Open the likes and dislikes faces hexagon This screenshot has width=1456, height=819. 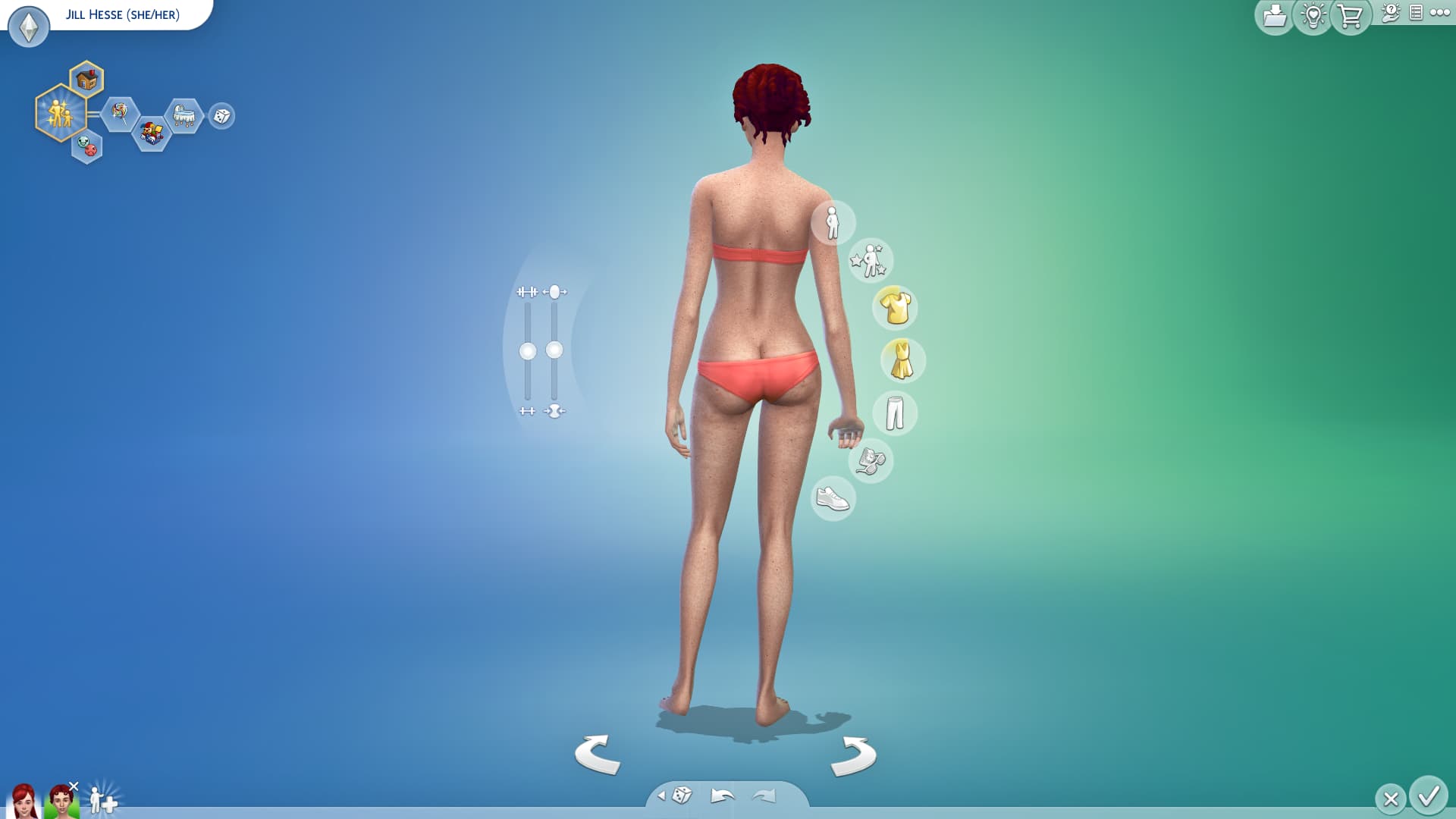(87, 146)
